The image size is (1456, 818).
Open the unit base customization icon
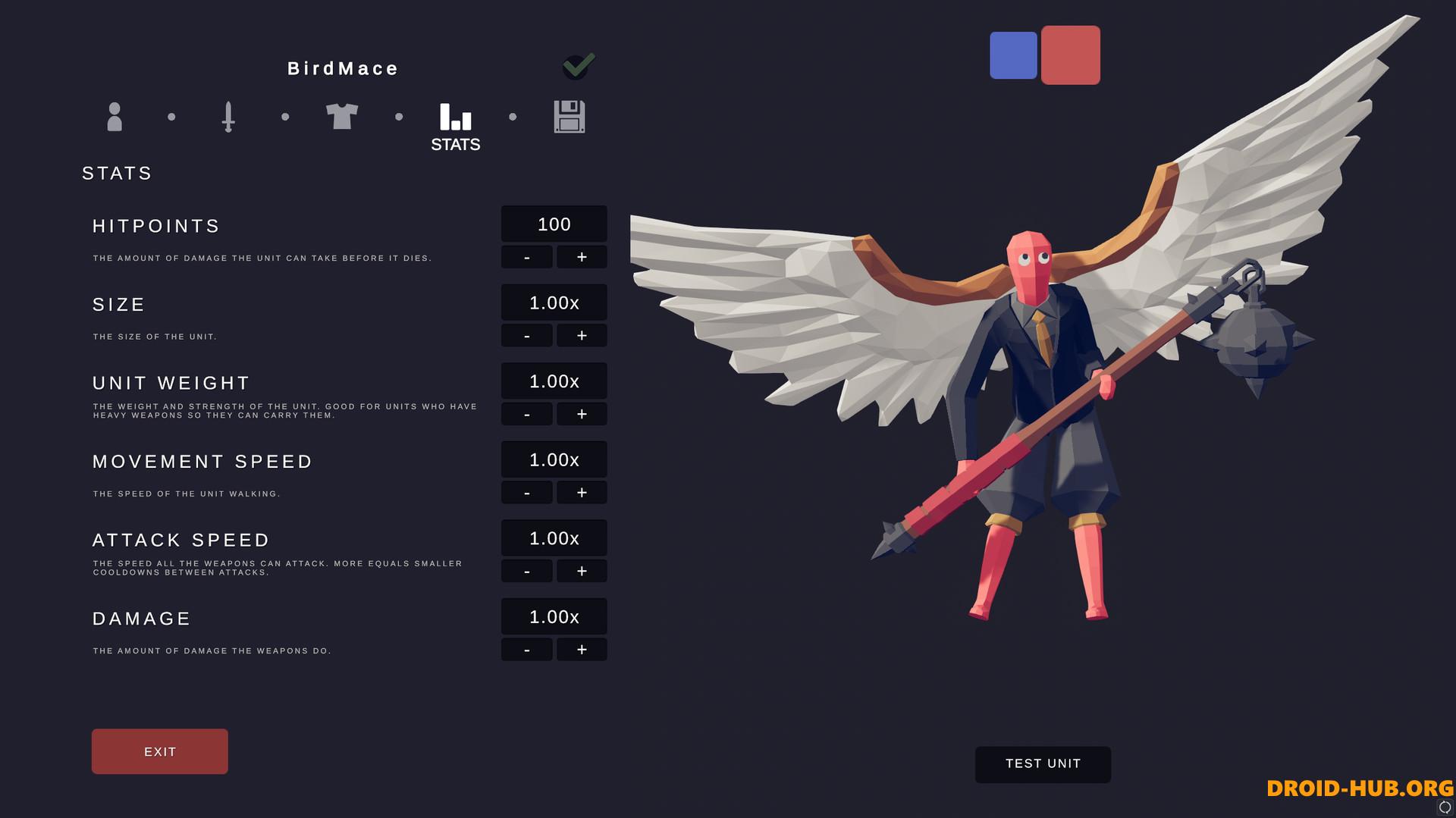tap(115, 117)
